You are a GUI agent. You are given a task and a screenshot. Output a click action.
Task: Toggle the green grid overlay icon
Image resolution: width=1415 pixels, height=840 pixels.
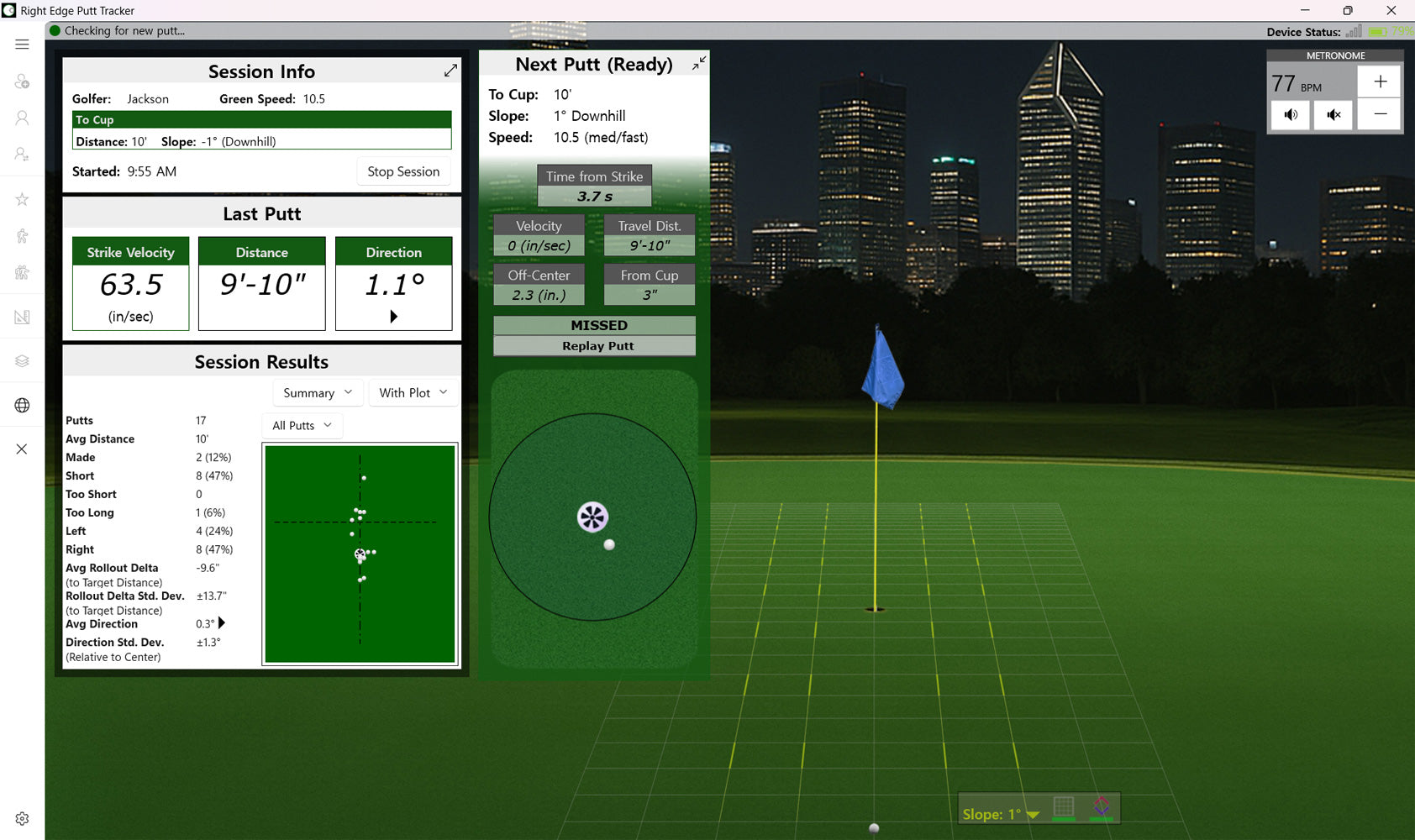1064,807
